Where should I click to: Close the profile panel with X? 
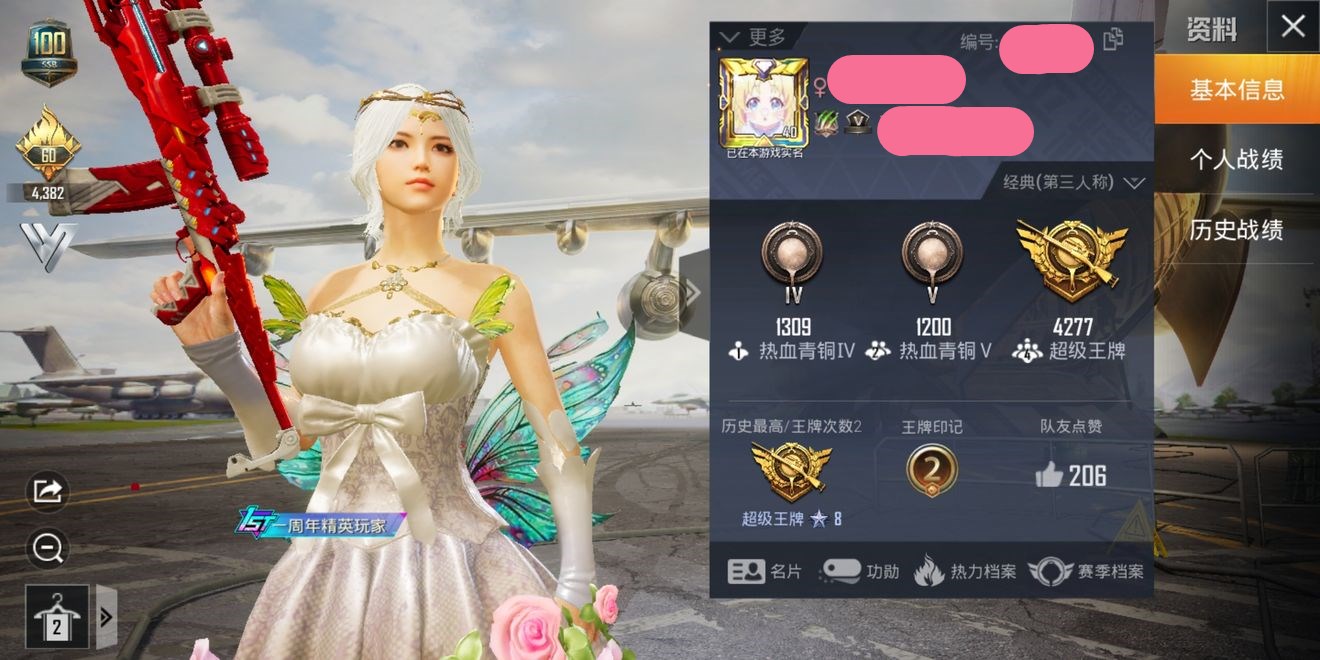point(1293,27)
